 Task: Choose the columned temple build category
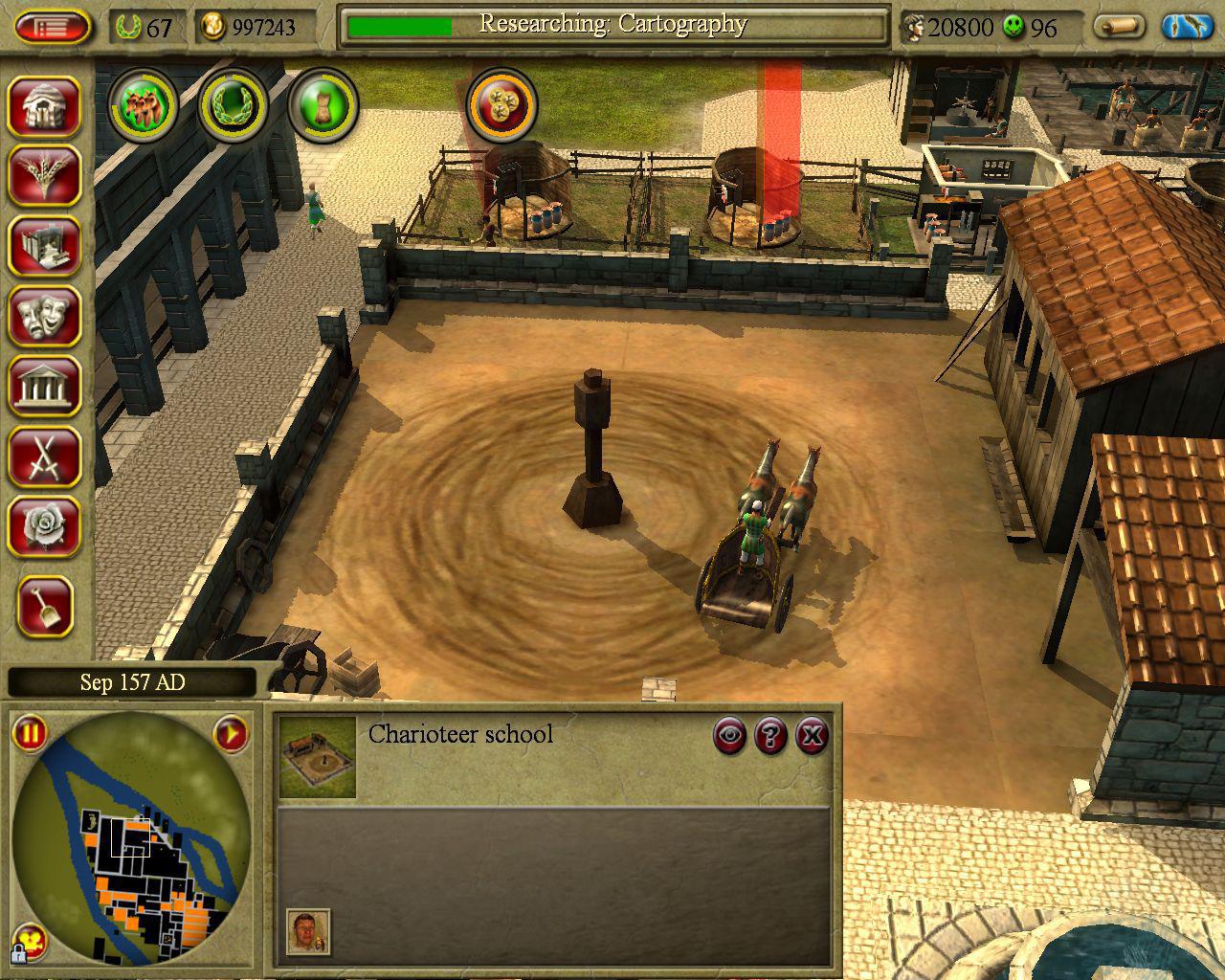(x=44, y=387)
